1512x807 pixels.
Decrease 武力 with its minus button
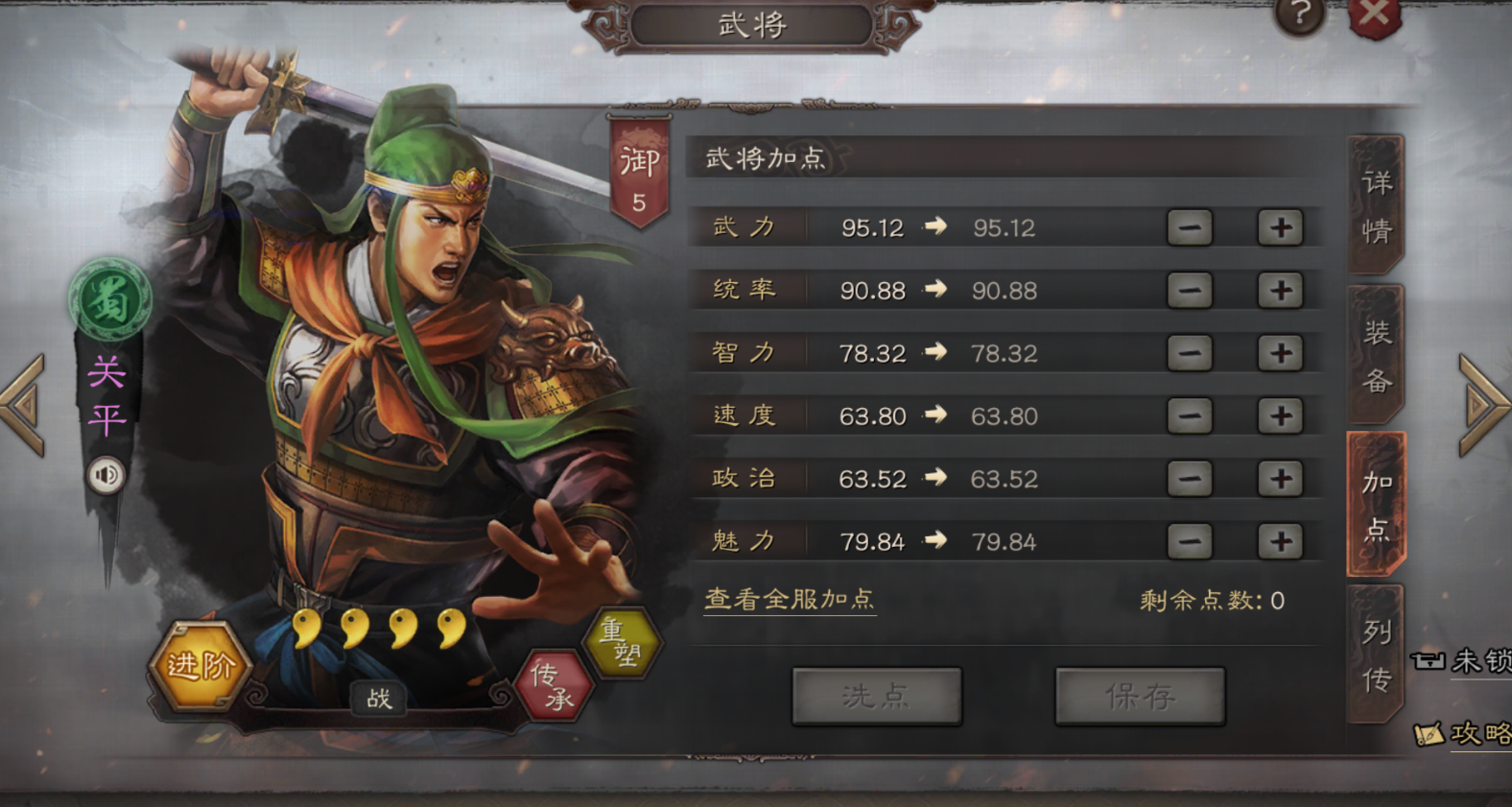pyautogui.click(x=1190, y=228)
